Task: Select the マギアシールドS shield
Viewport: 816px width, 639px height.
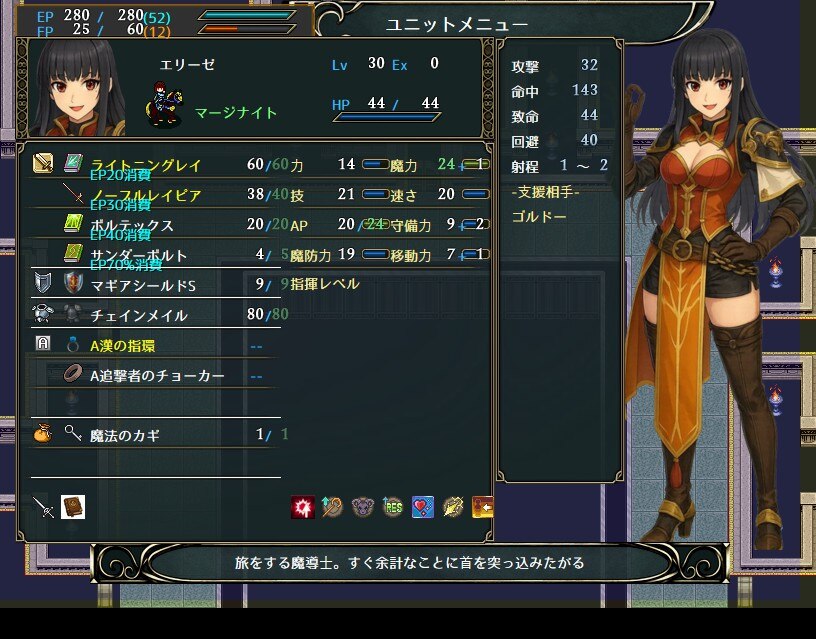Action: 143,285
